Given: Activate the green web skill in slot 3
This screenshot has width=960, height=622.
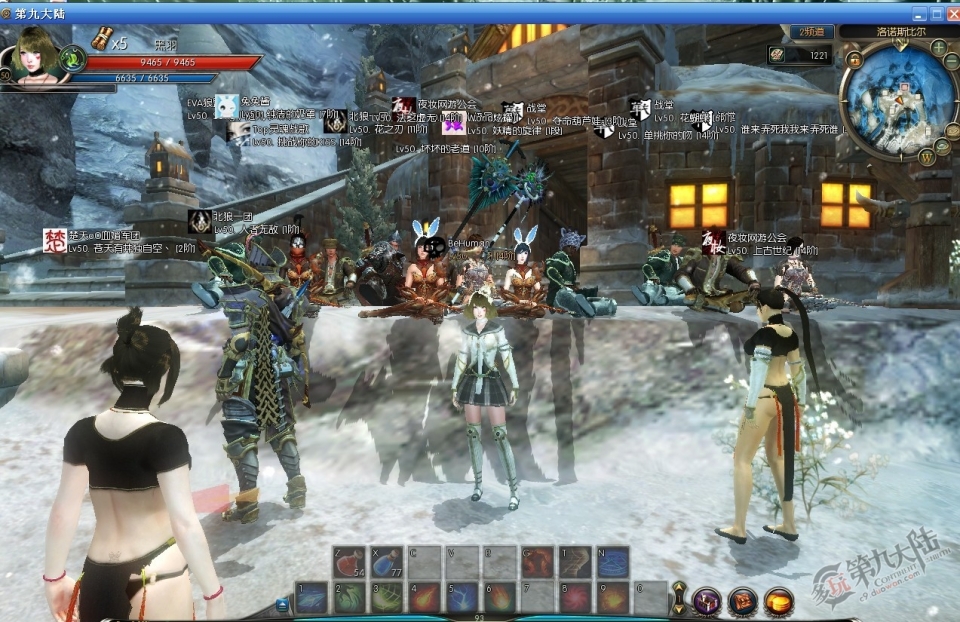Looking at the screenshot, I should [387, 598].
